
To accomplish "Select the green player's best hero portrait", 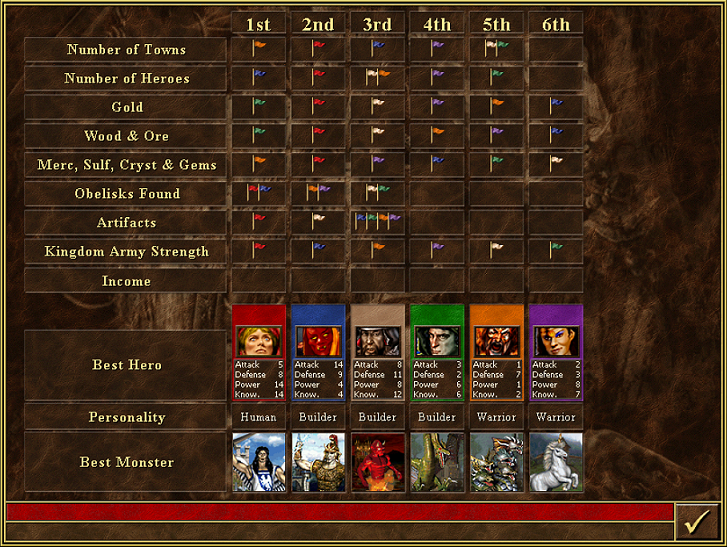I will (438, 341).
